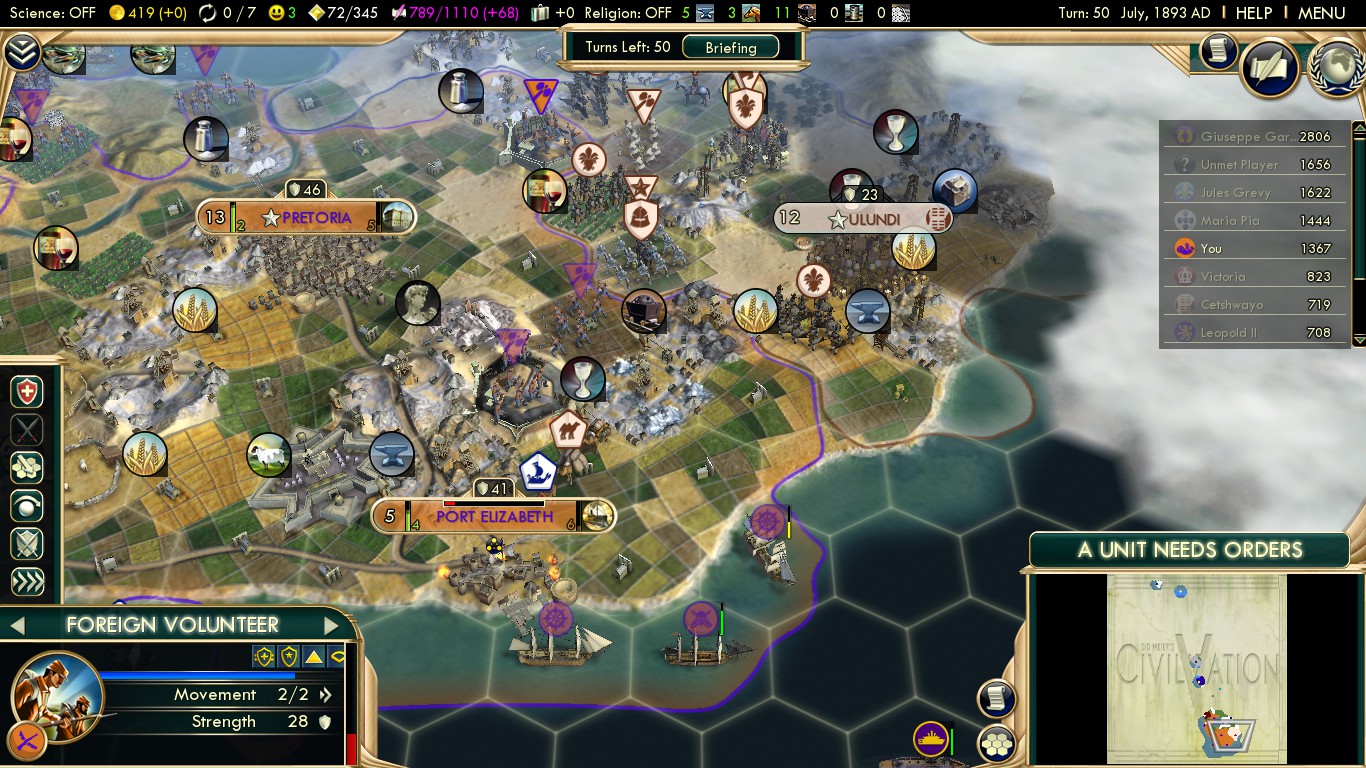Click the Foreign Volunteer unit portrait
The height and width of the screenshot is (768, 1366).
pyautogui.click(x=55, y=696)
